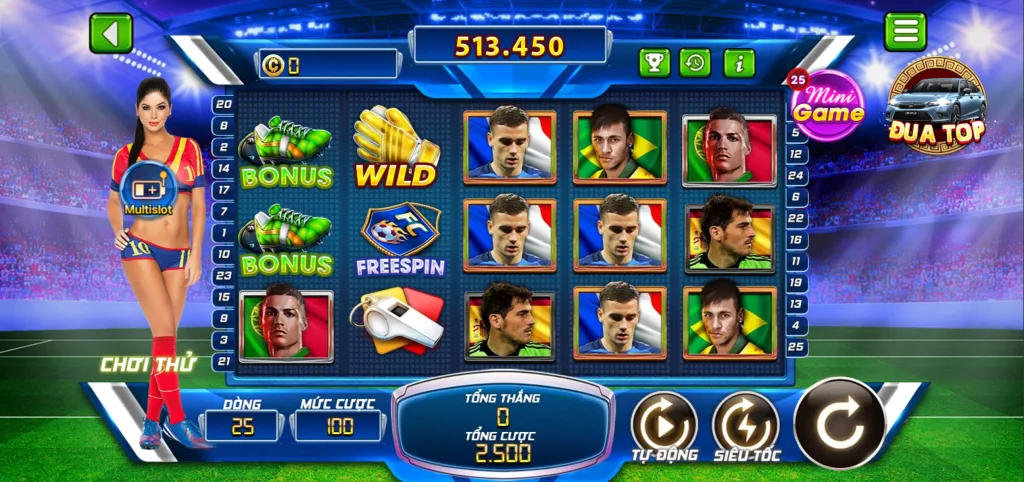Open the Đua Top event

click(x=936, y=108)
